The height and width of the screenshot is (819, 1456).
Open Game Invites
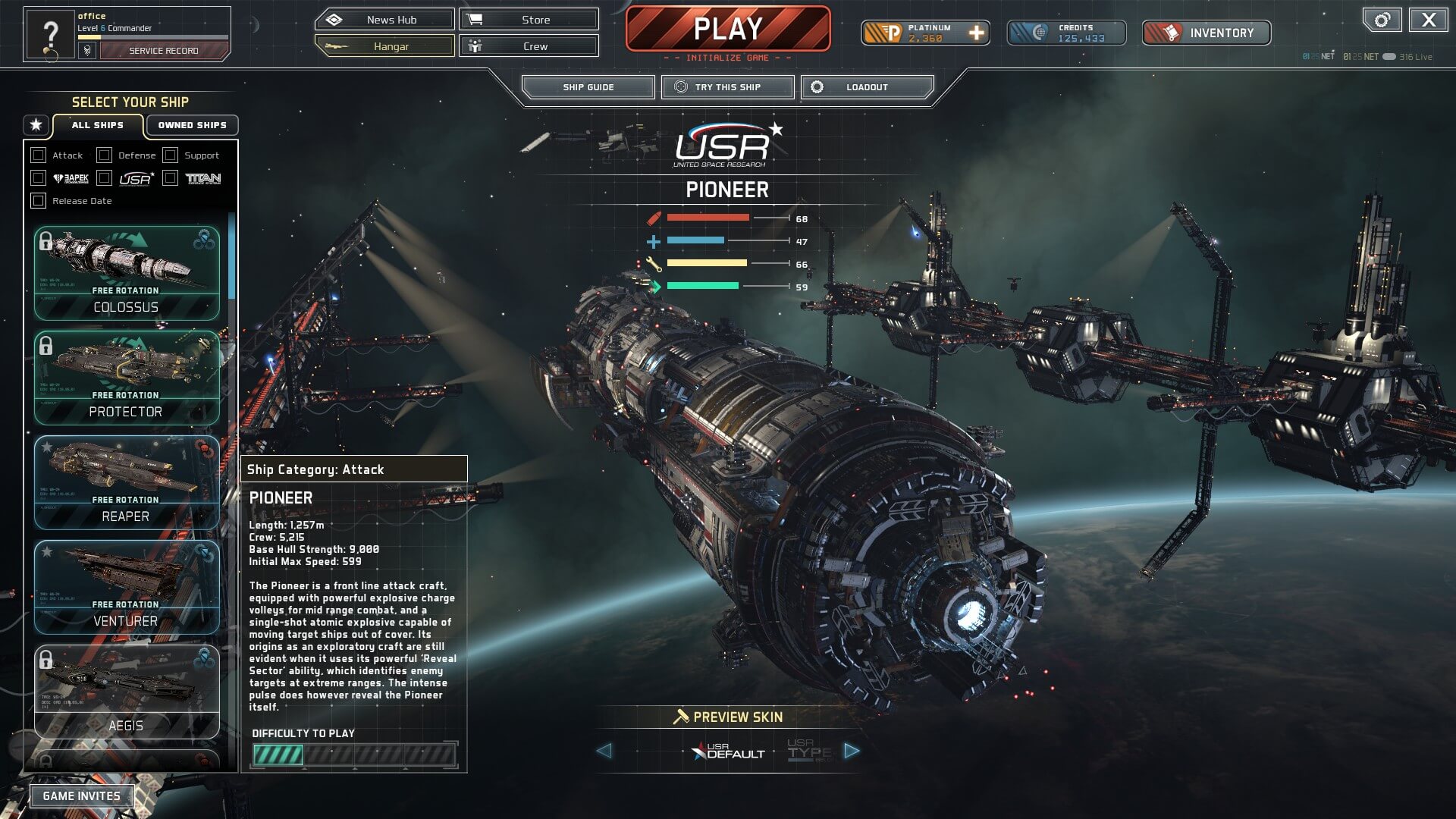tap(82, 796)
